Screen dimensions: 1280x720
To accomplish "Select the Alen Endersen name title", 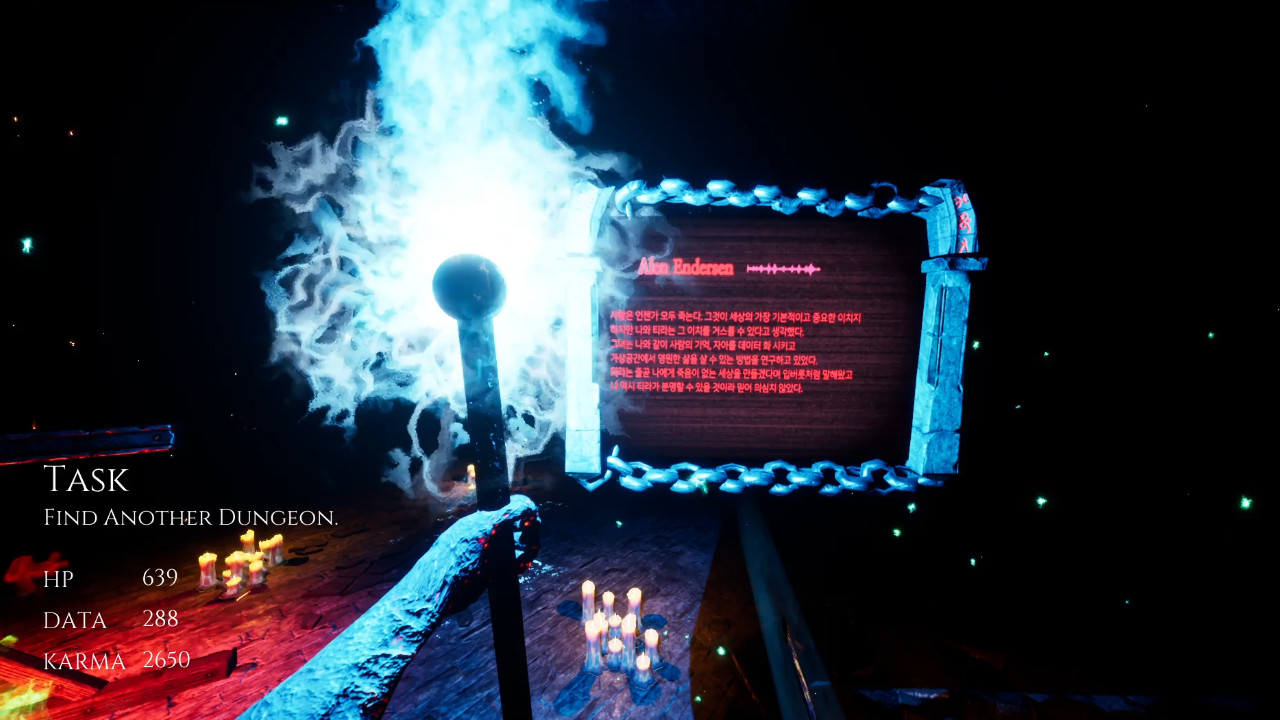I will click(685, 266).
